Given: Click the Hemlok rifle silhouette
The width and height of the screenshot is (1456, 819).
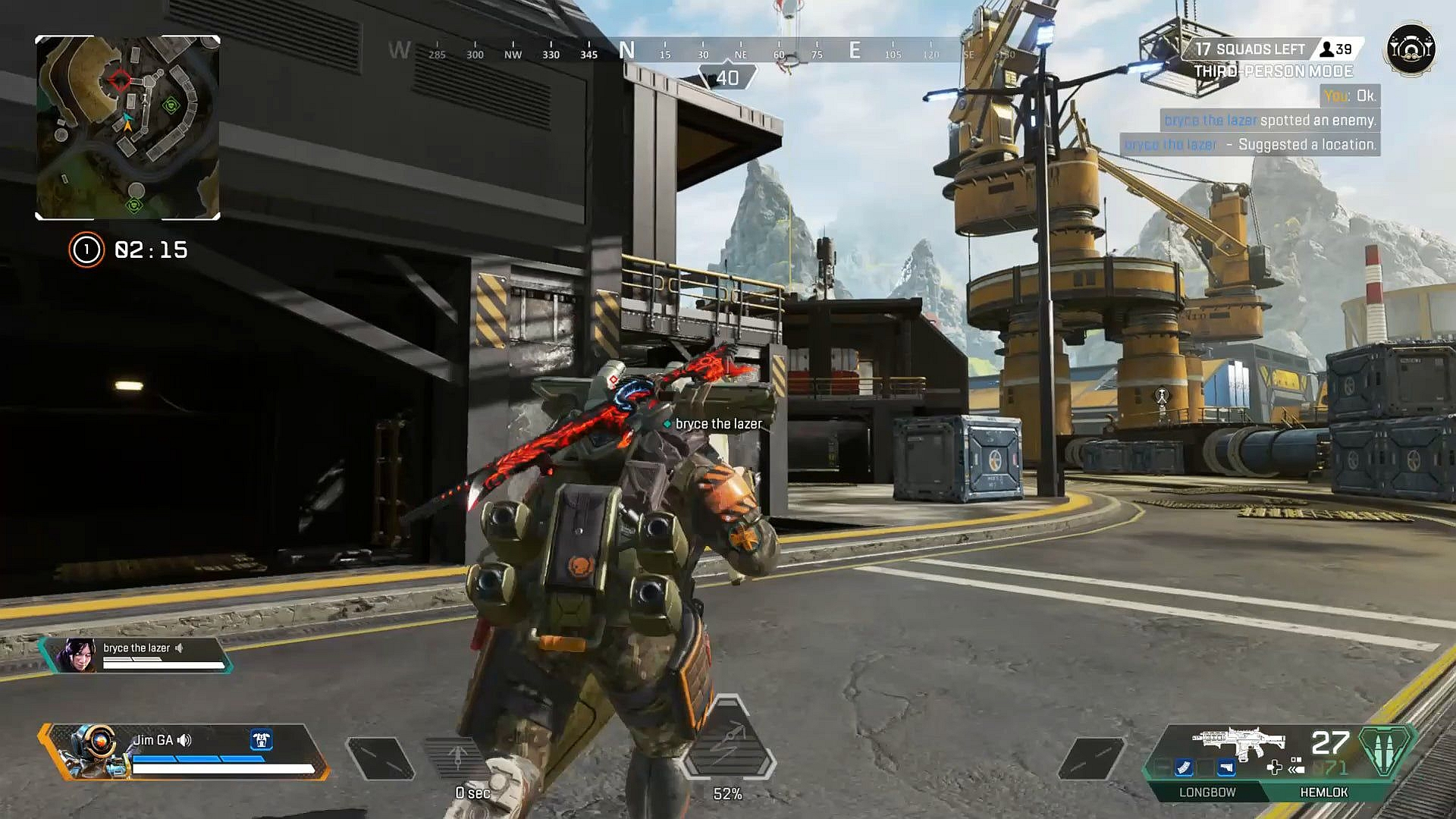Looking at the screenshot, I should point(1238,742).
